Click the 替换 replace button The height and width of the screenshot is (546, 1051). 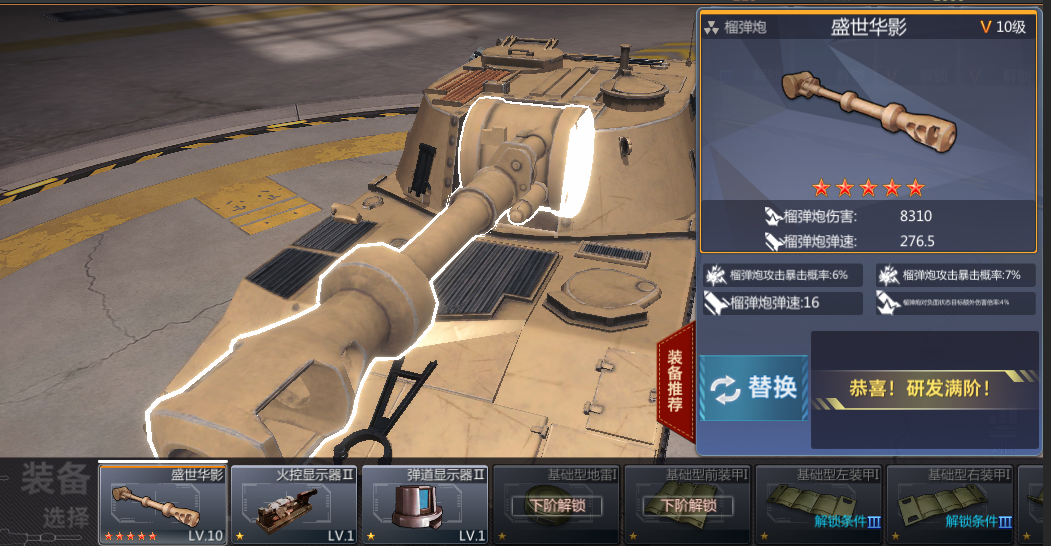(754, 388)
